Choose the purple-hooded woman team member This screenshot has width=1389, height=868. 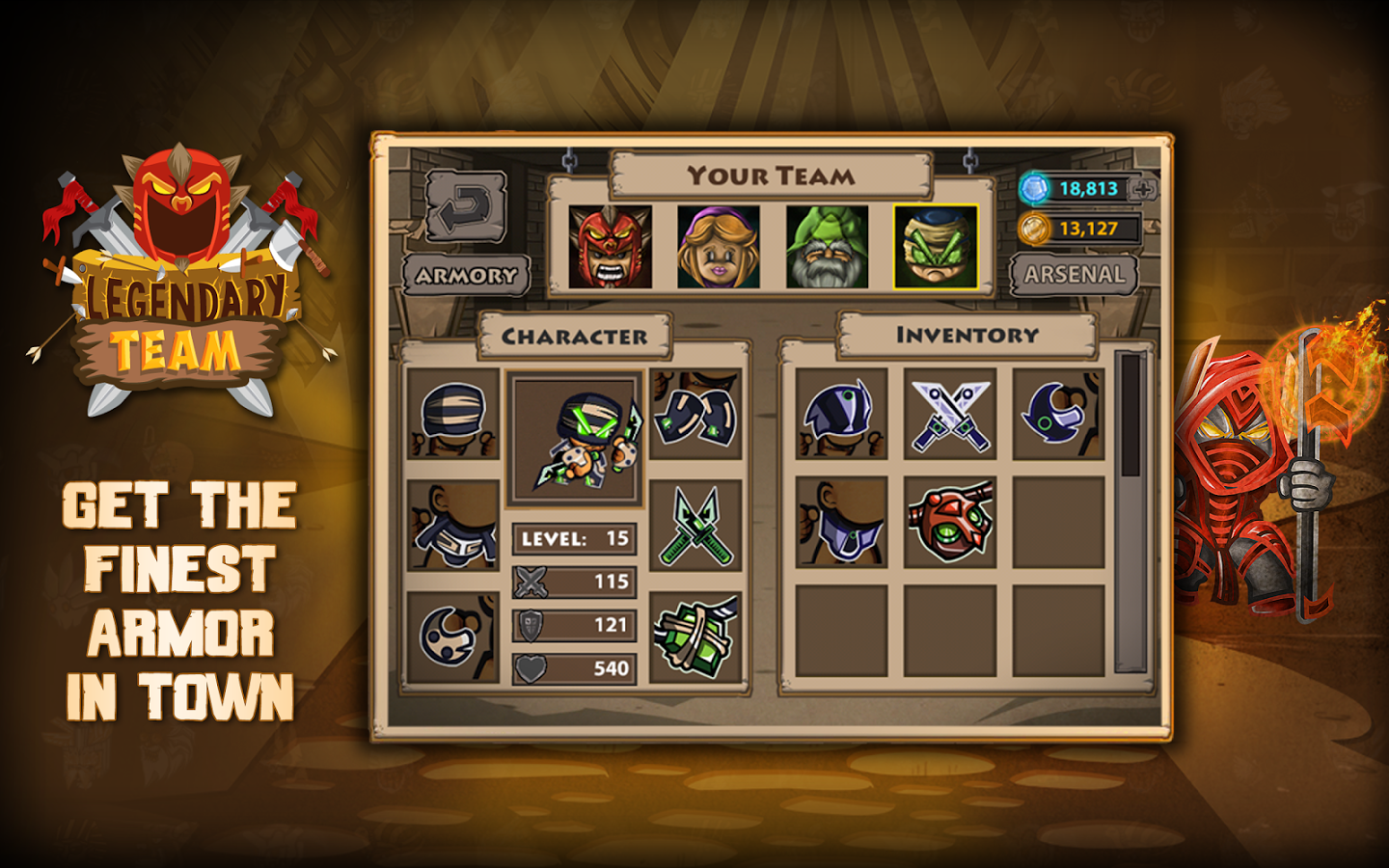(718, 247)
